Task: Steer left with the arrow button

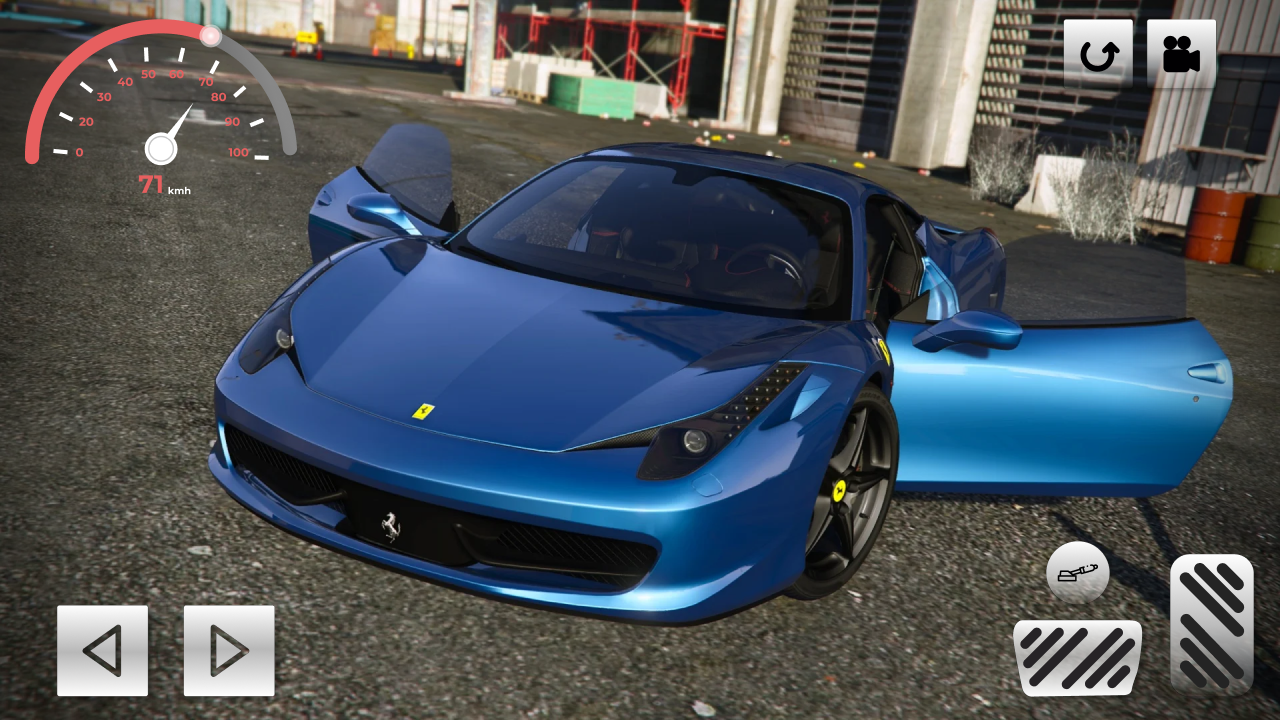Action: pos(103,651)
